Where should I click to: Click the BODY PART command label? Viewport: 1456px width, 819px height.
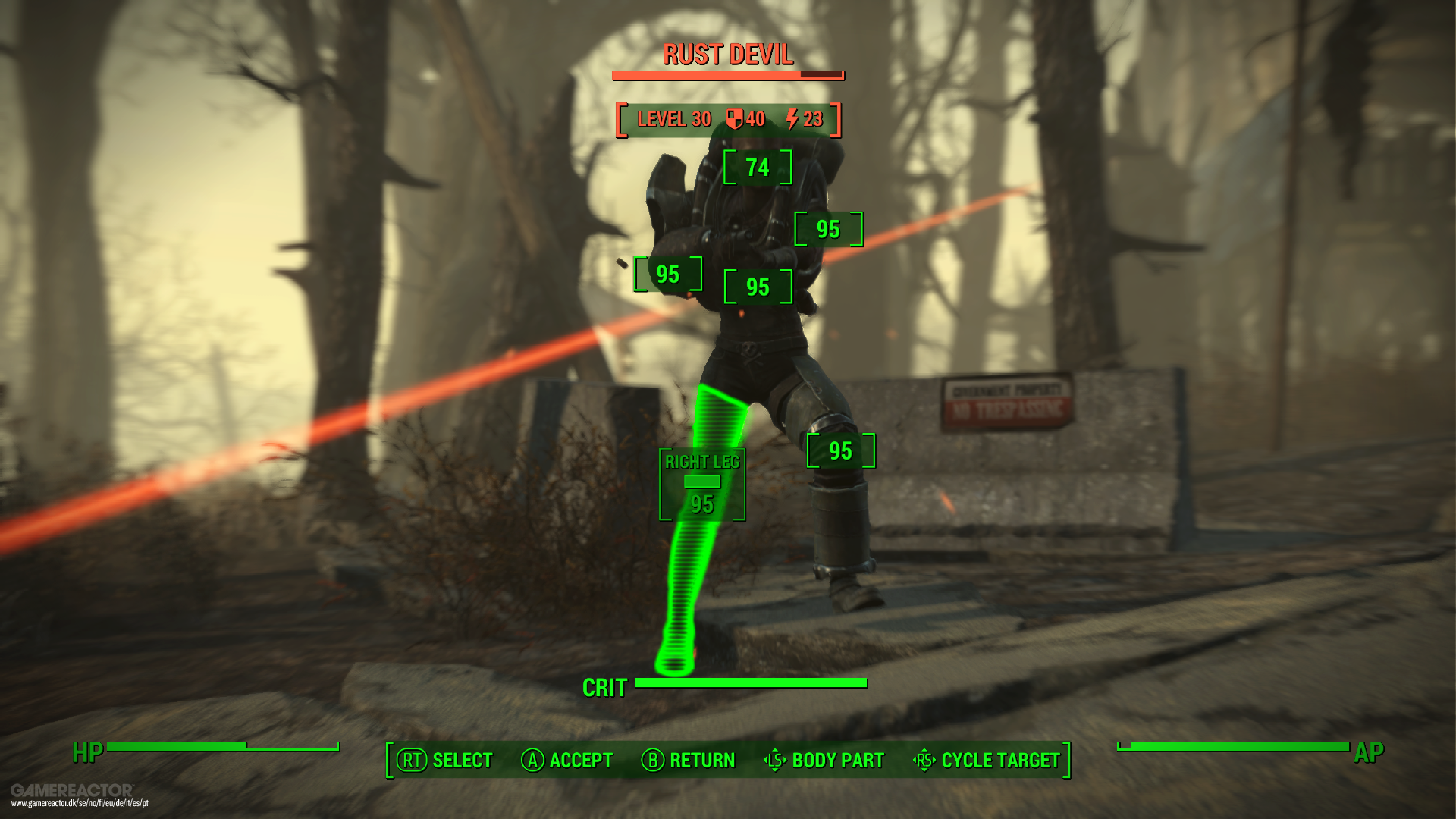(x=836, y=760)
